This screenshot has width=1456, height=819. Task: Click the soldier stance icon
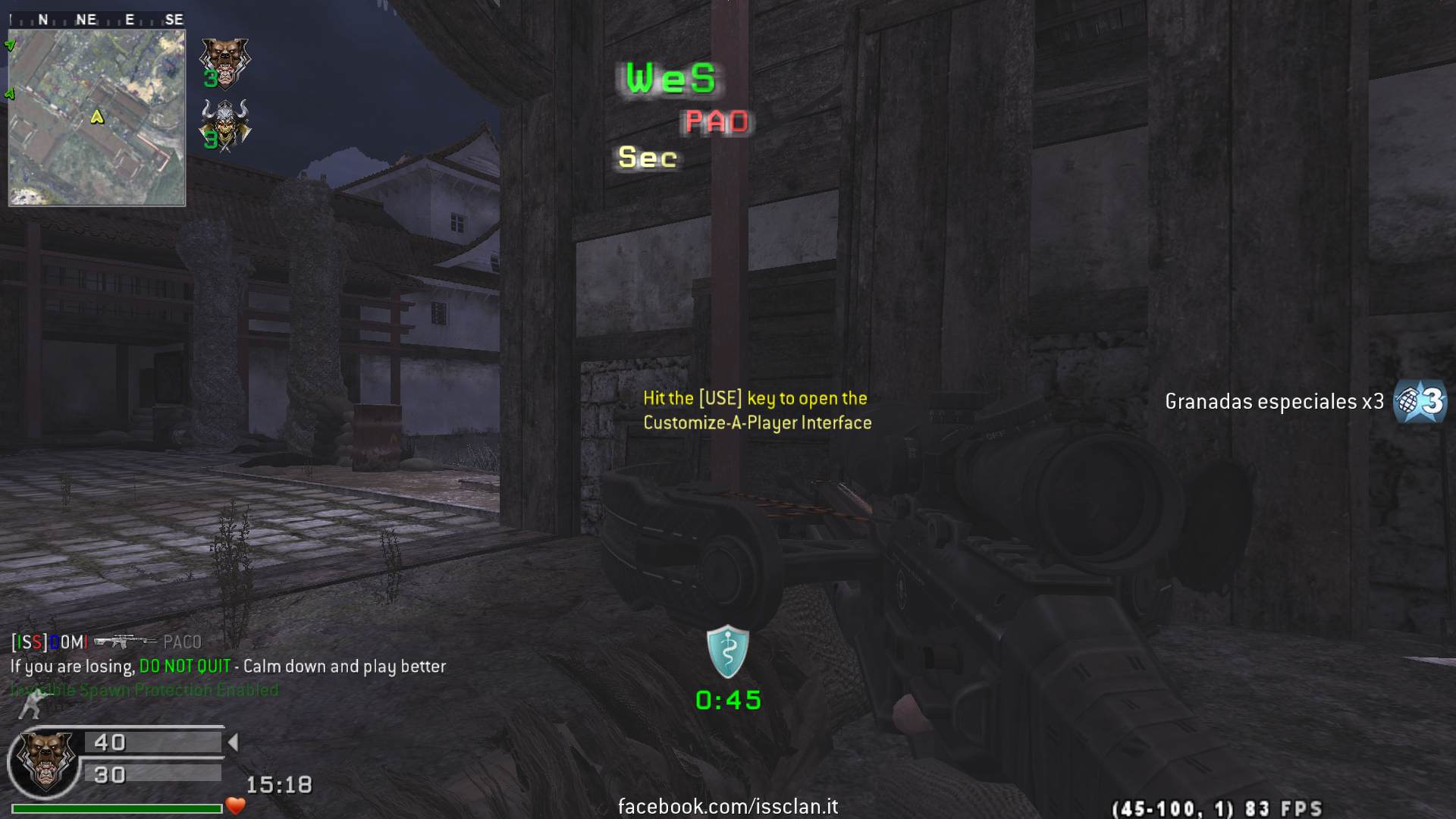tap(31, 705)
